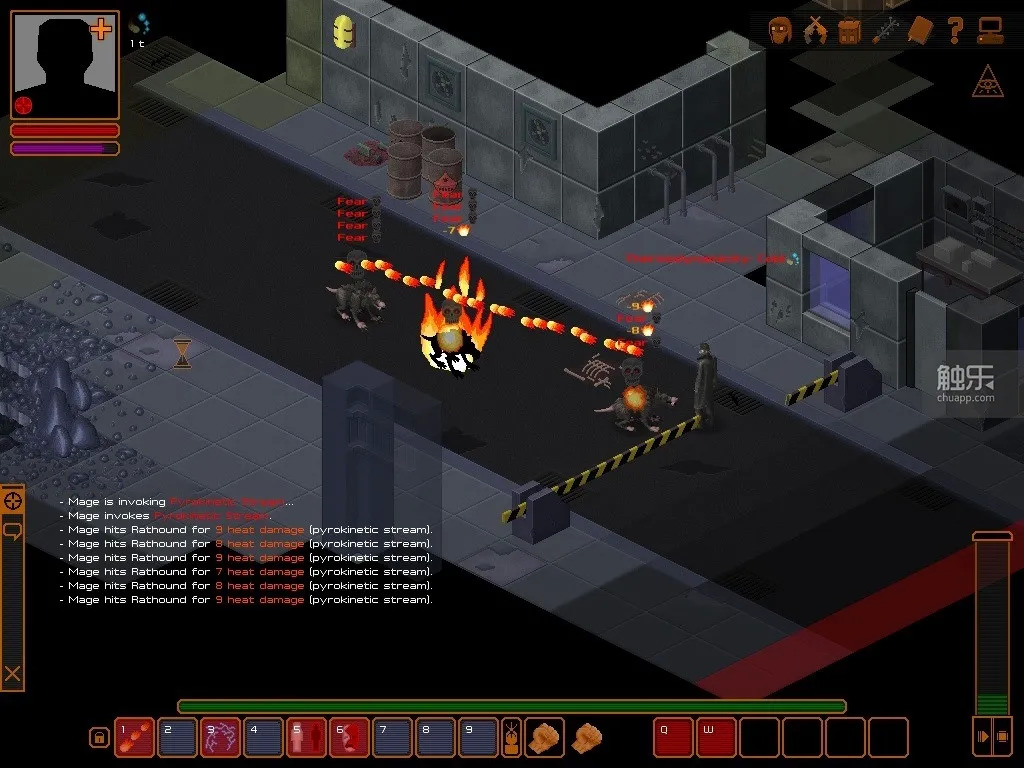
Task: Select the first fist weapon slot
Action: pyautogui.click(x=544, y=737)
